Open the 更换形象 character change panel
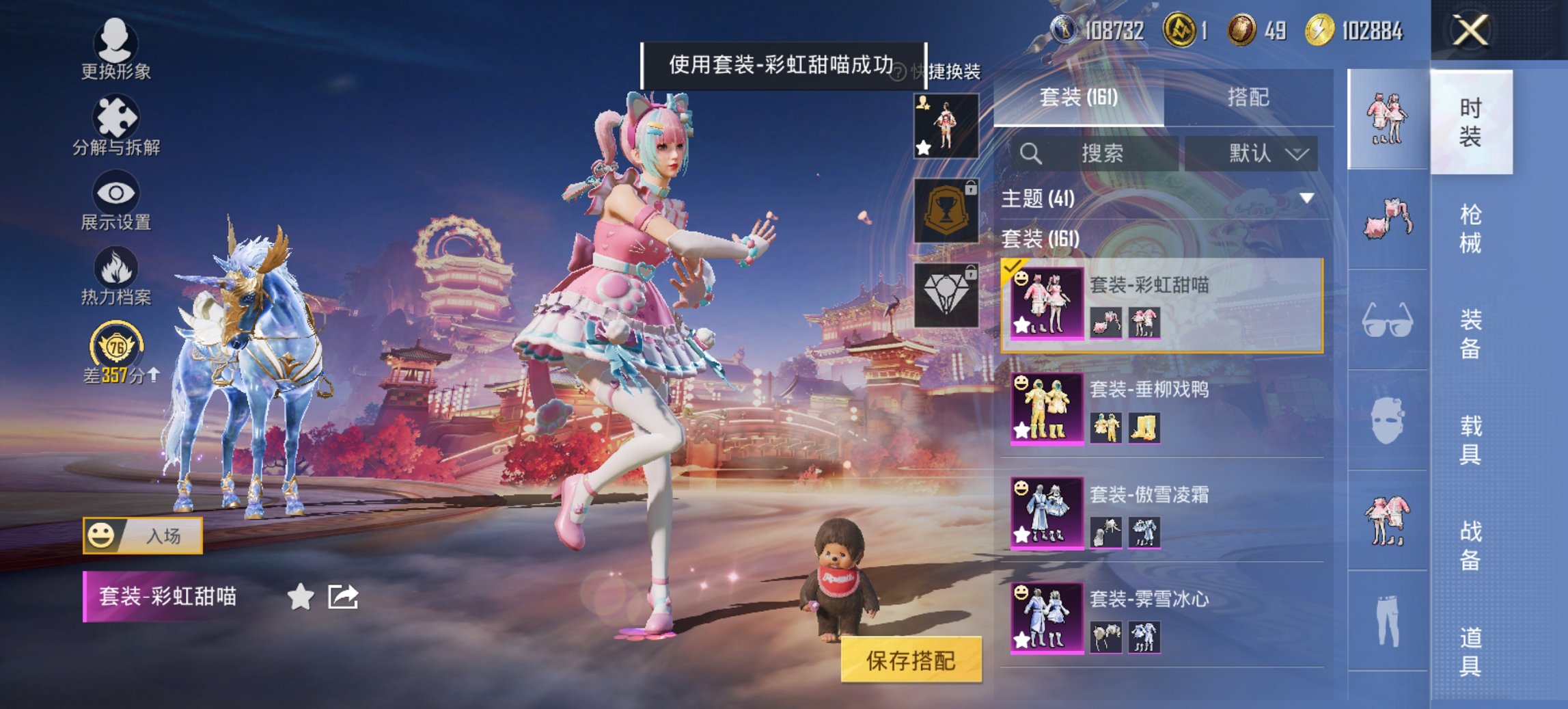The height and width of the screenshot is (709, 1568). [x=116, y=48]
